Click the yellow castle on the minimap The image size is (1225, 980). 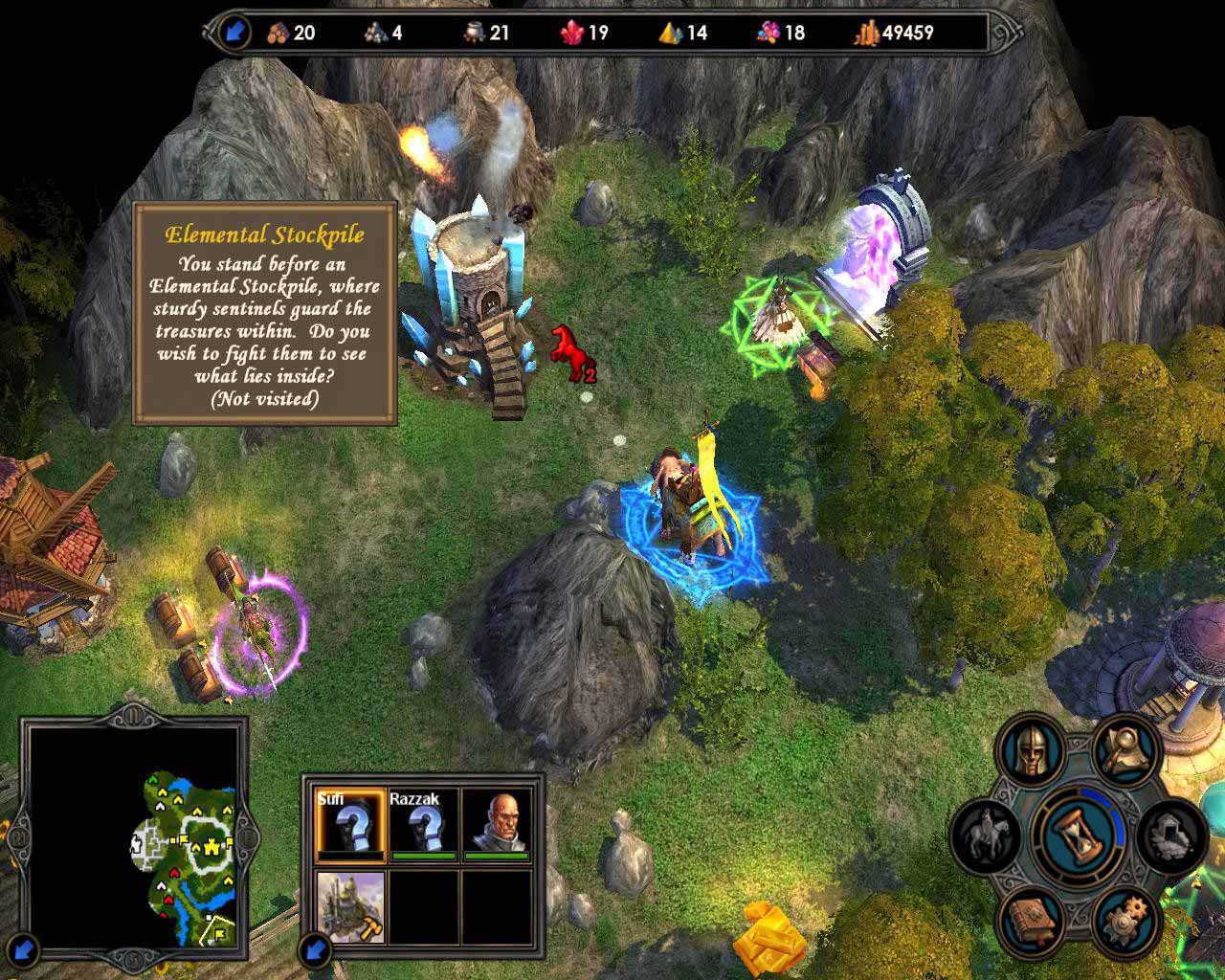209,846
